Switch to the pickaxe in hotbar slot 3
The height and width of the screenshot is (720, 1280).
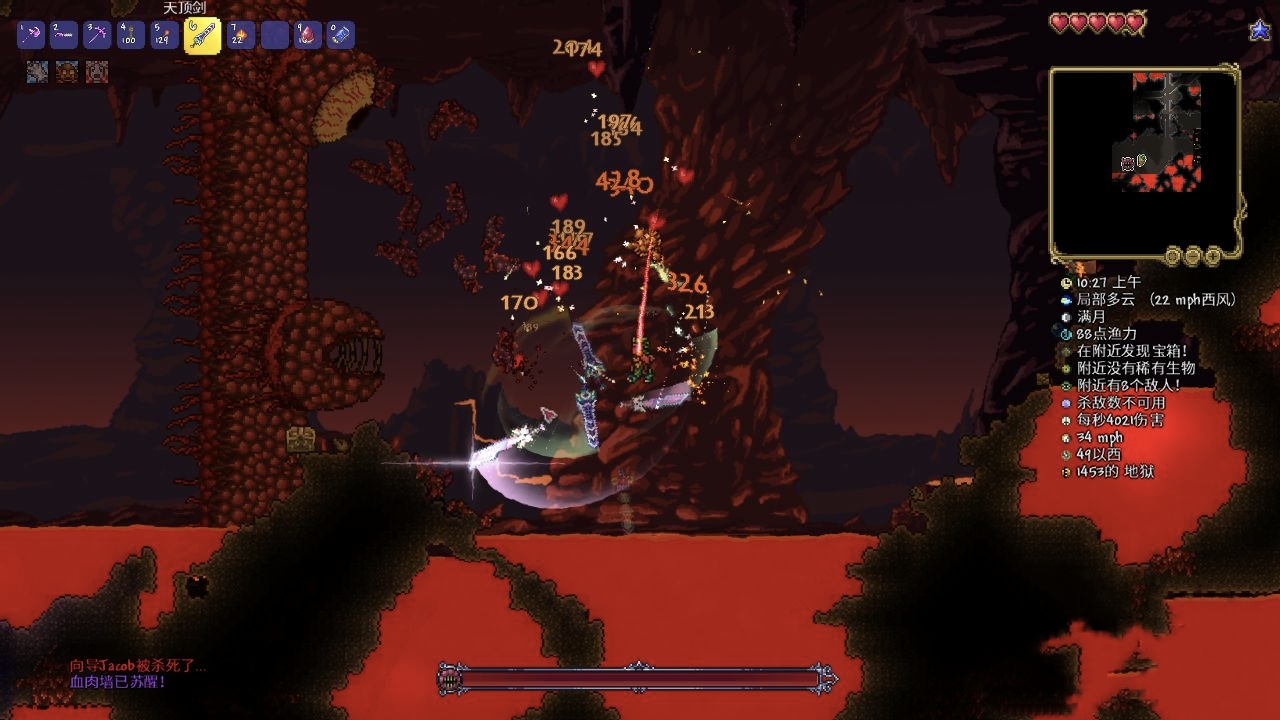[97, 36]
